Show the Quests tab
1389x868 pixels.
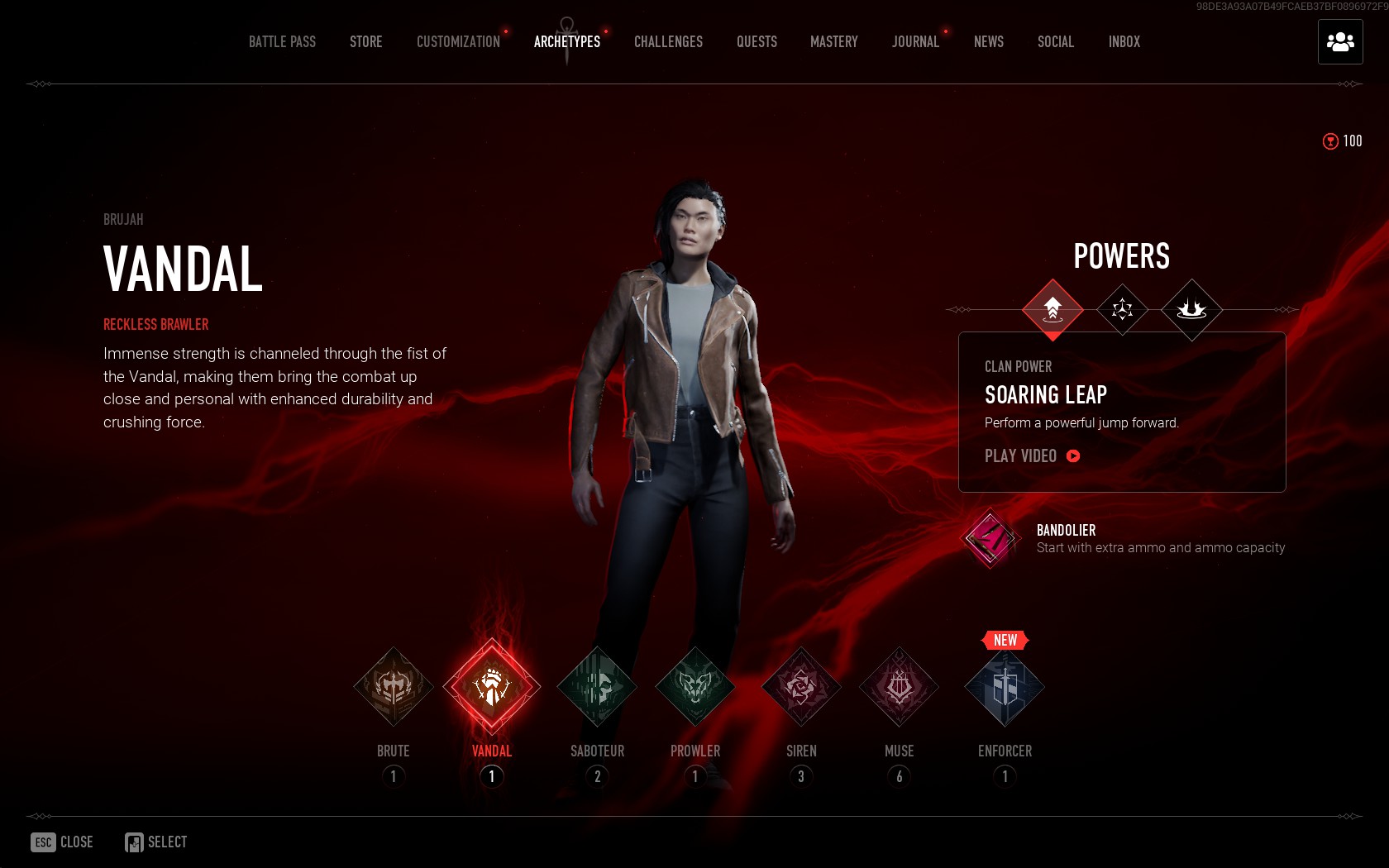point(757,42)
